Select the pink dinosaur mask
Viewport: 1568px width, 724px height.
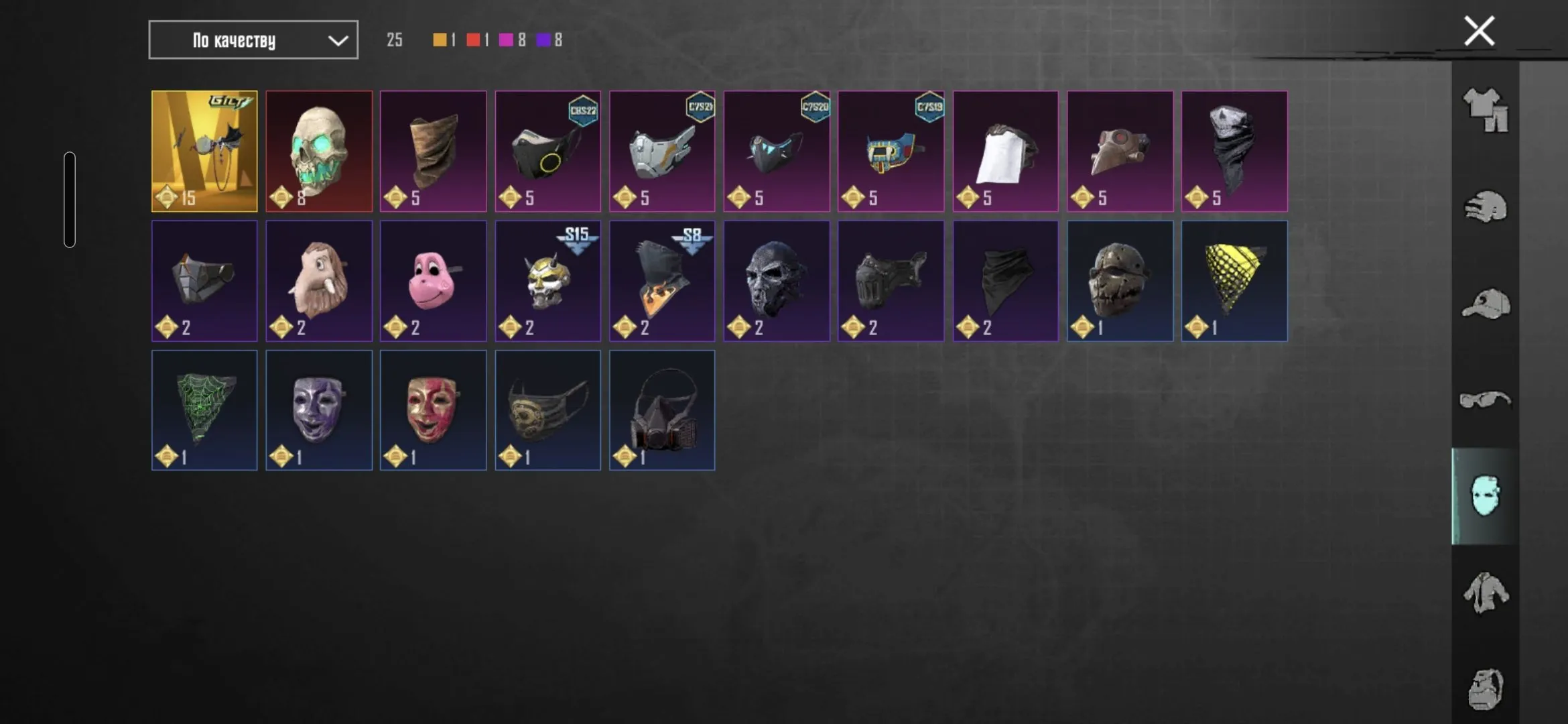click(x=434, y=280)
